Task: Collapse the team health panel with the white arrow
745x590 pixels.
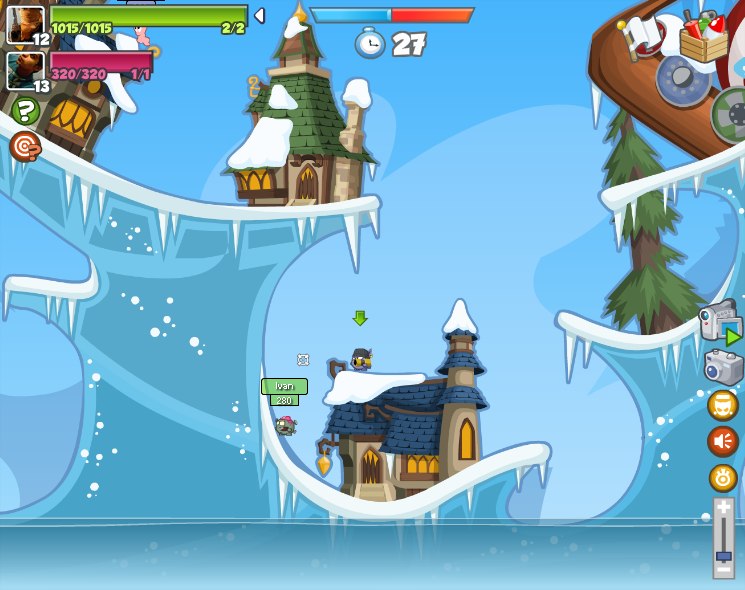Action: (259, 15)
